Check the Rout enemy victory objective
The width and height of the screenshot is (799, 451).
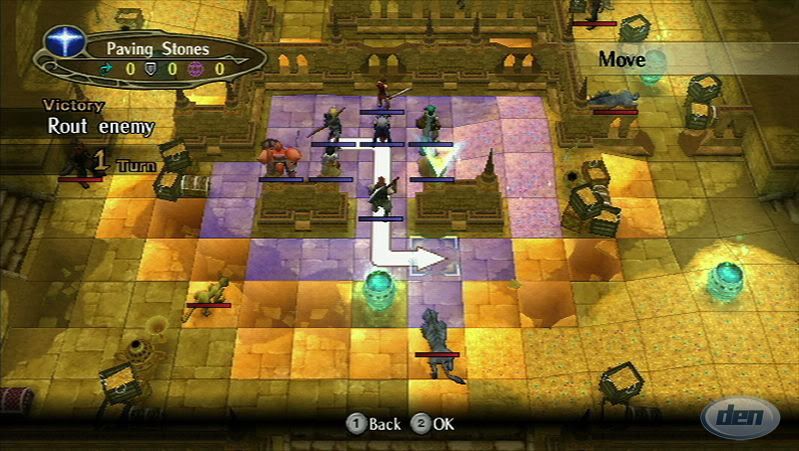[x=100, y=126]
